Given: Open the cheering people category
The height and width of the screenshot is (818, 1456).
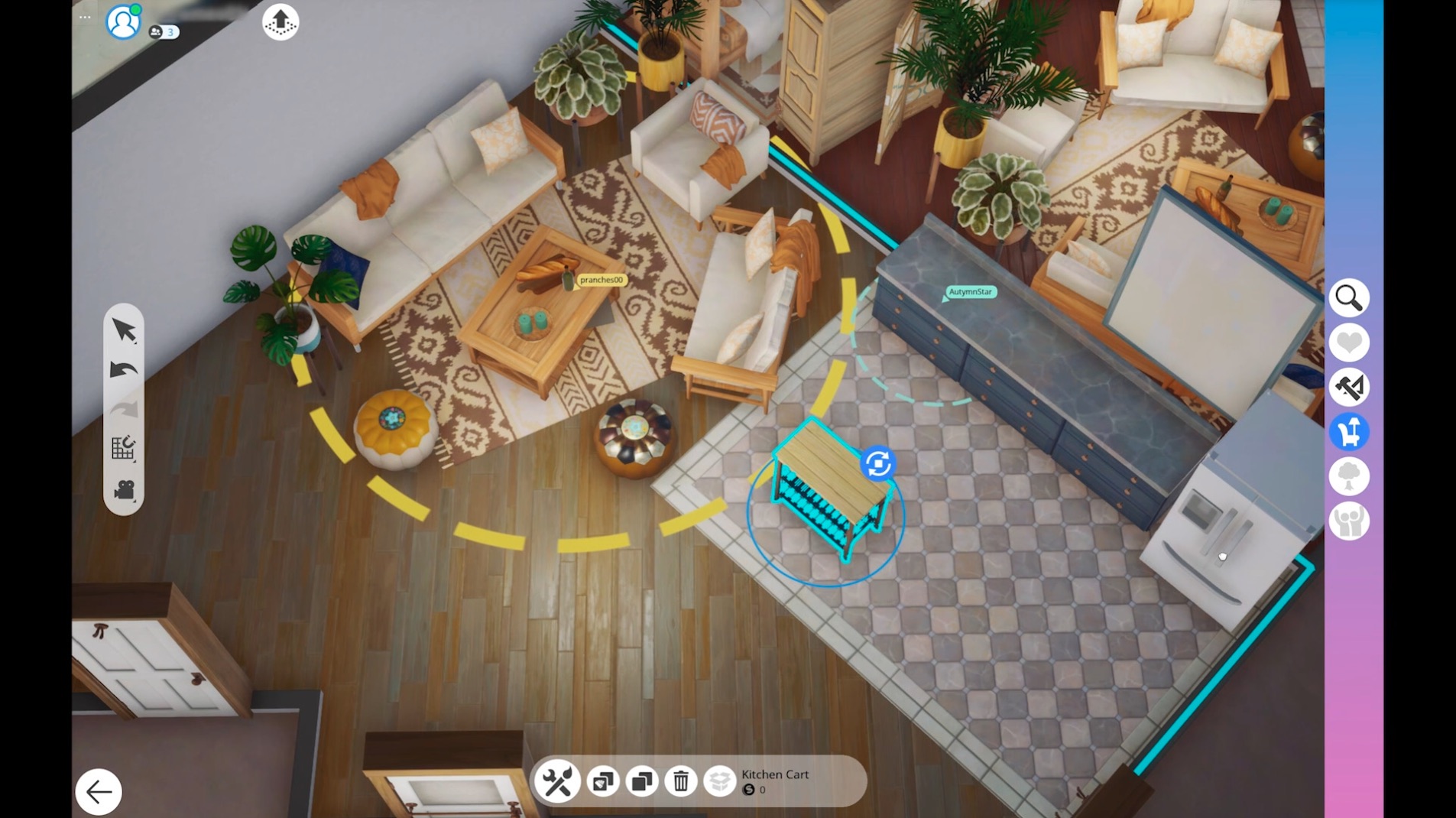Looking at the screenshot, I should click(1349, 521).
